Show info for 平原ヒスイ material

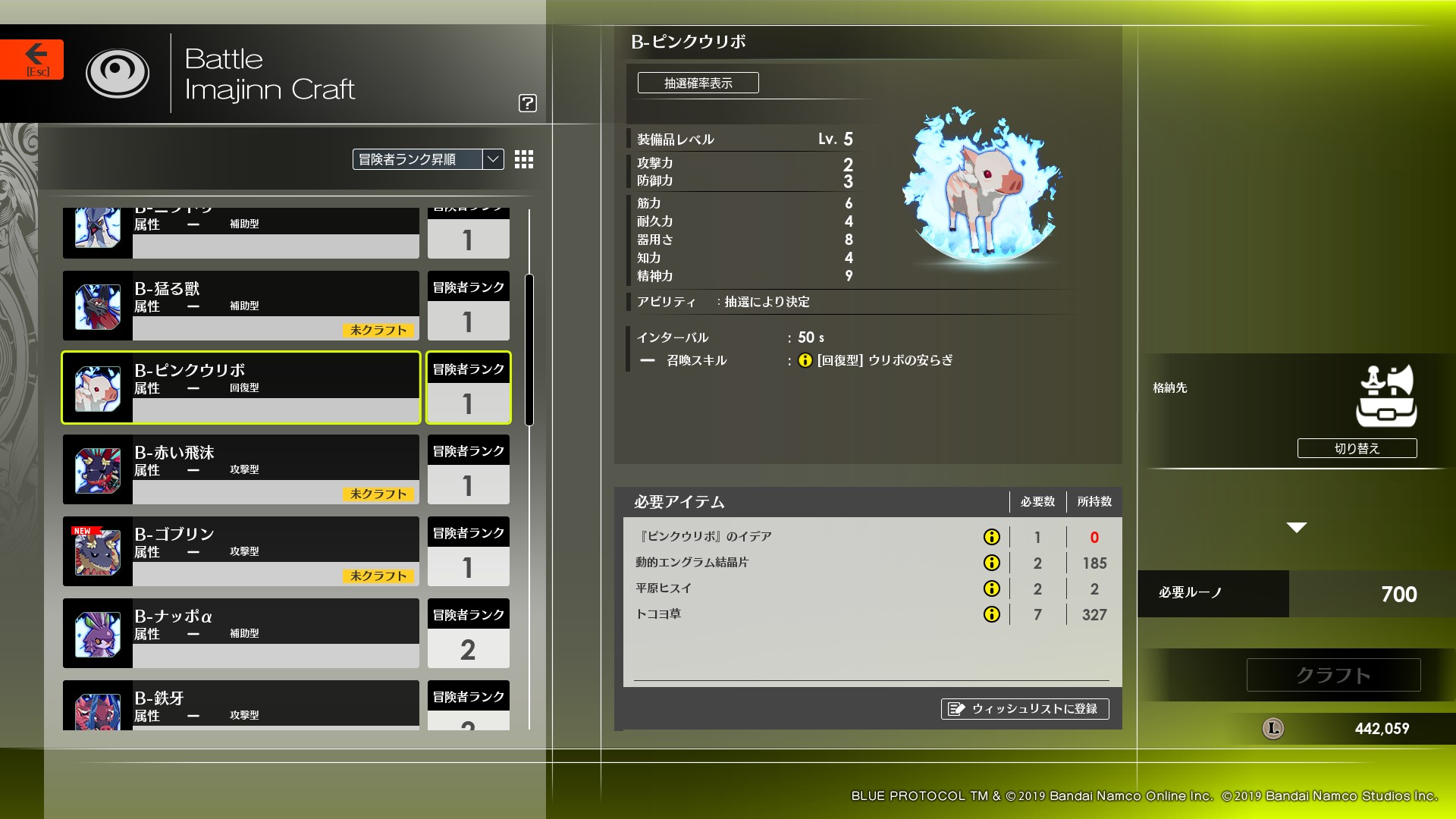(x=992, y=588)
